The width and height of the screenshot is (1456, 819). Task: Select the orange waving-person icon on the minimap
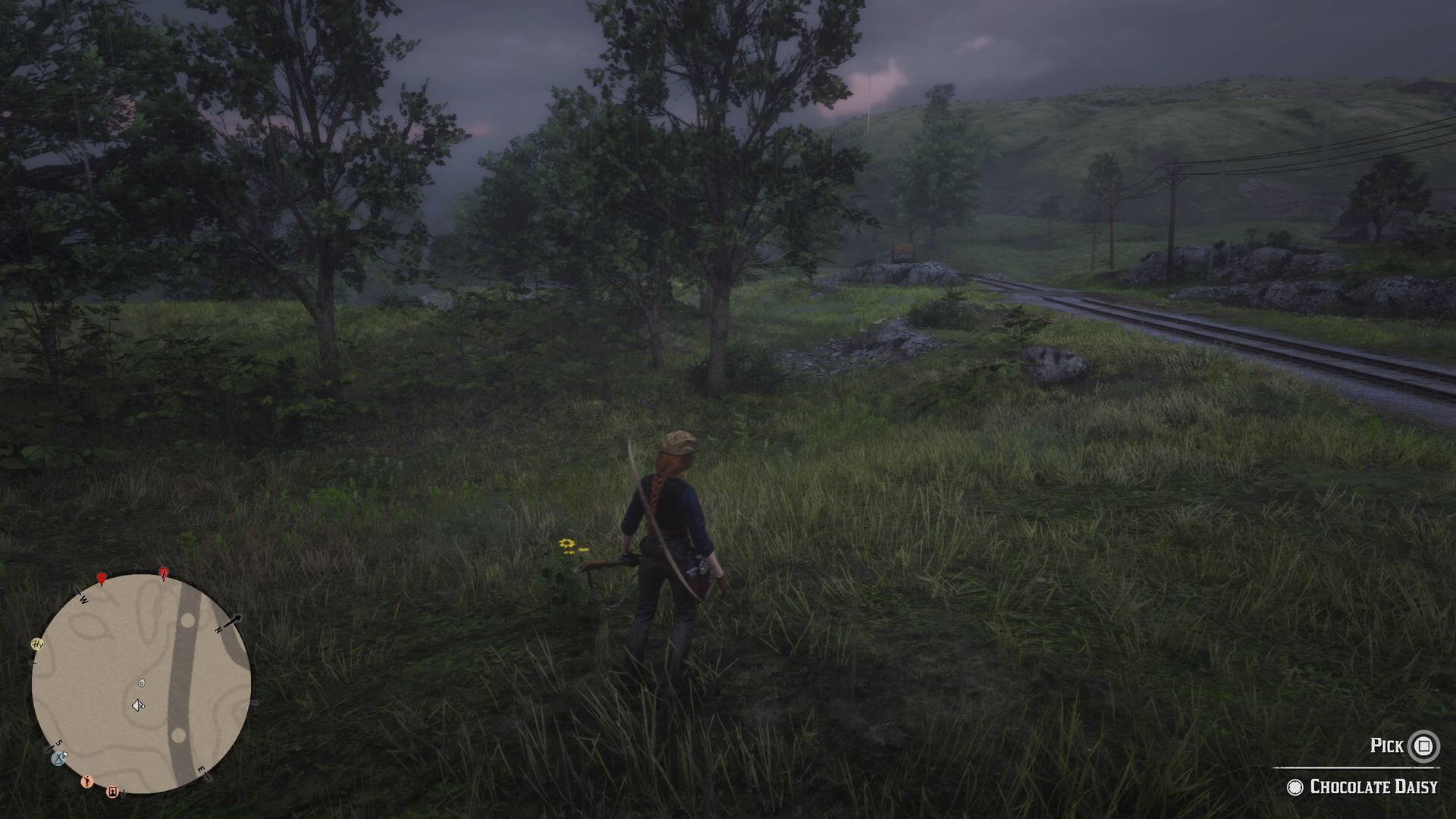pos(86,781)
